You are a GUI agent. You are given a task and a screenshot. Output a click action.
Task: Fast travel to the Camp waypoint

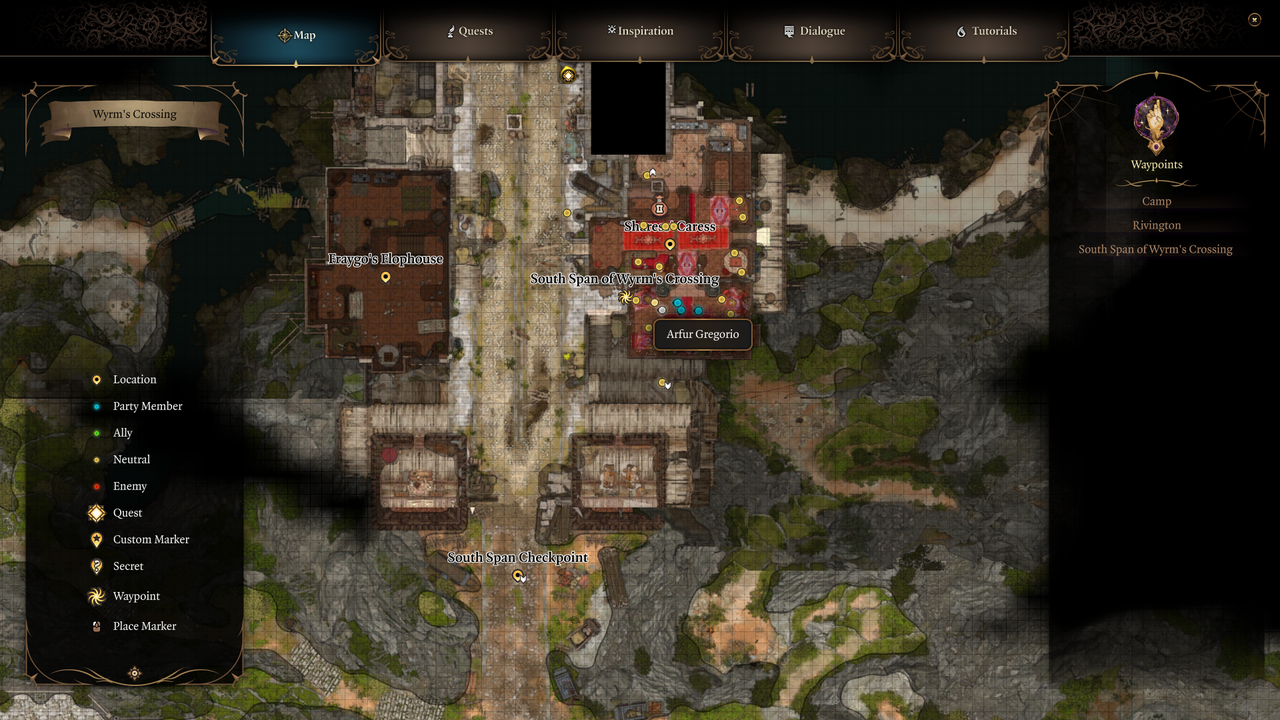(1156, 201)
